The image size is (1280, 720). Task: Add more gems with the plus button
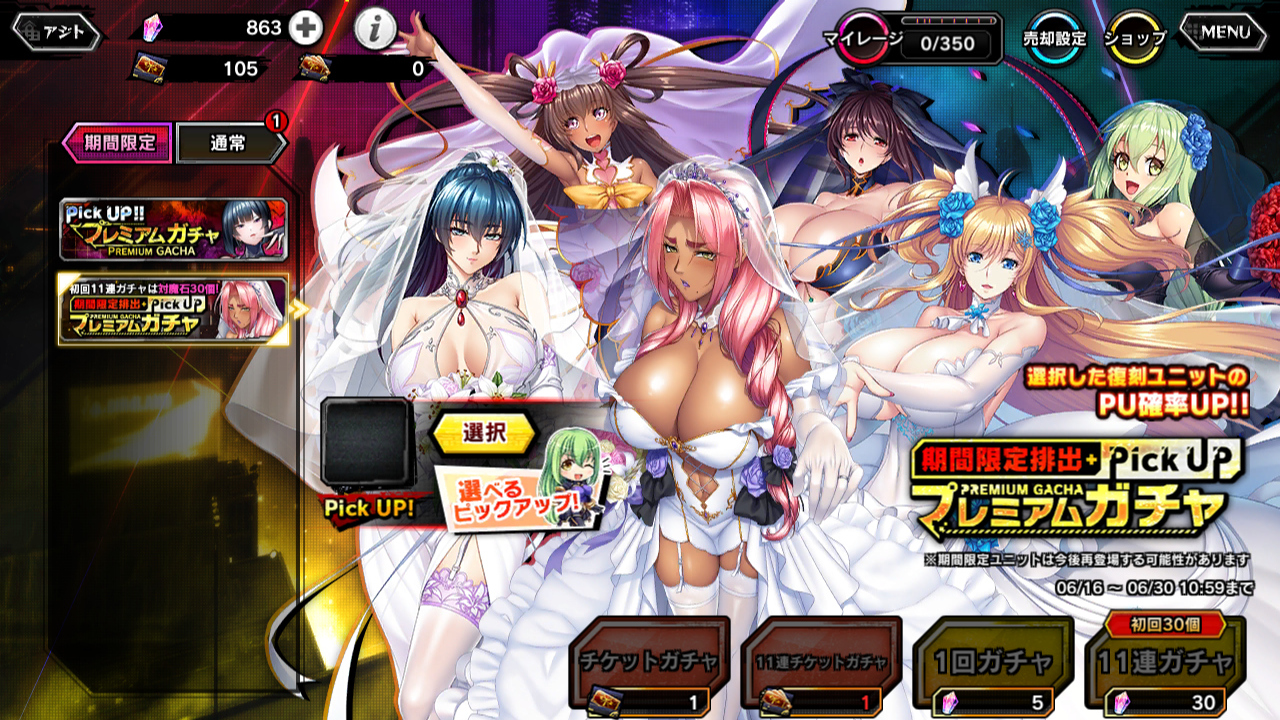[306, 28]
